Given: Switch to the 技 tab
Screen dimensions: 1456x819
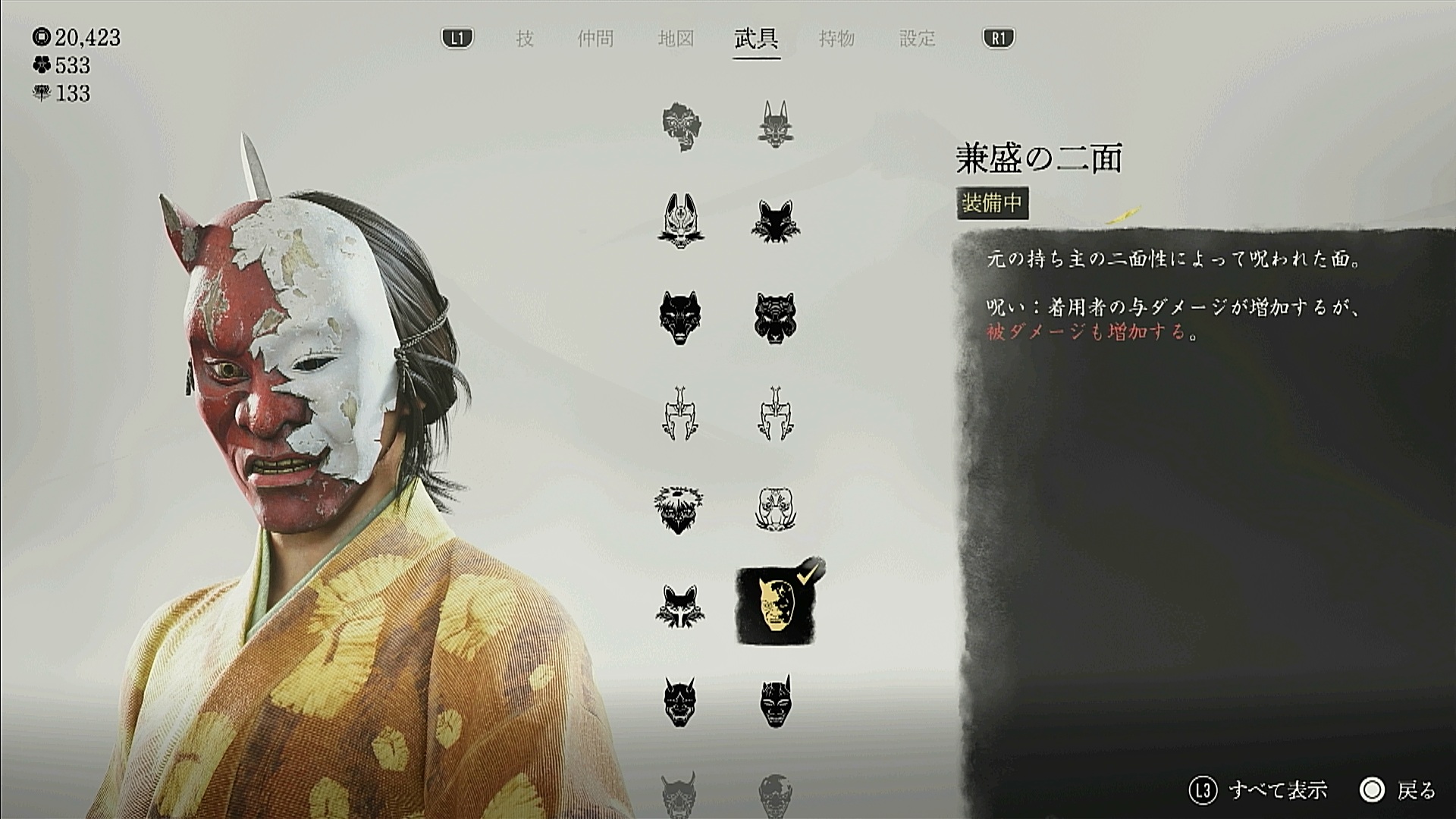Looking at the screenshot, I should click(525, 39).
